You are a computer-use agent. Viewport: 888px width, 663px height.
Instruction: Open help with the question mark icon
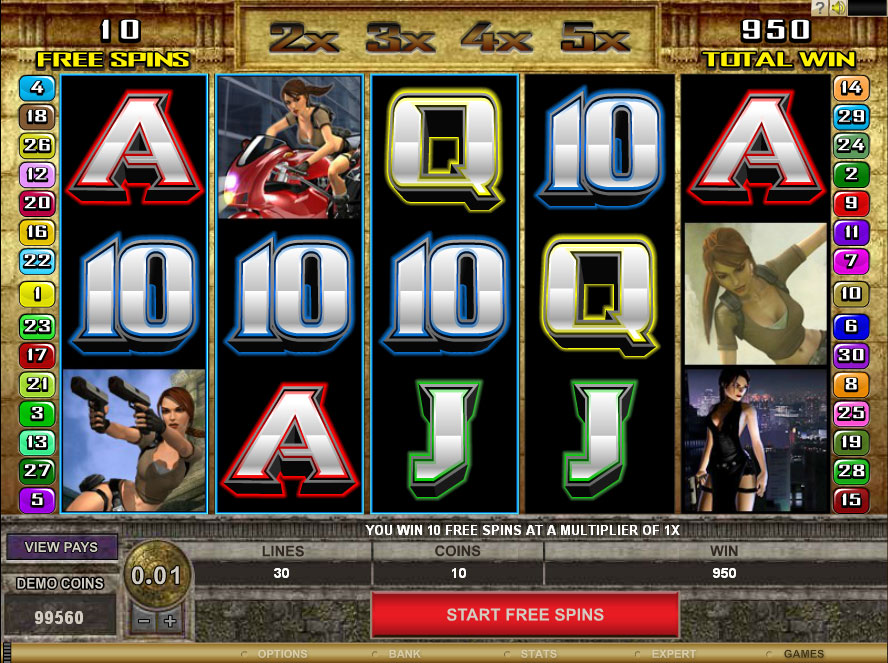click(819, 8)
